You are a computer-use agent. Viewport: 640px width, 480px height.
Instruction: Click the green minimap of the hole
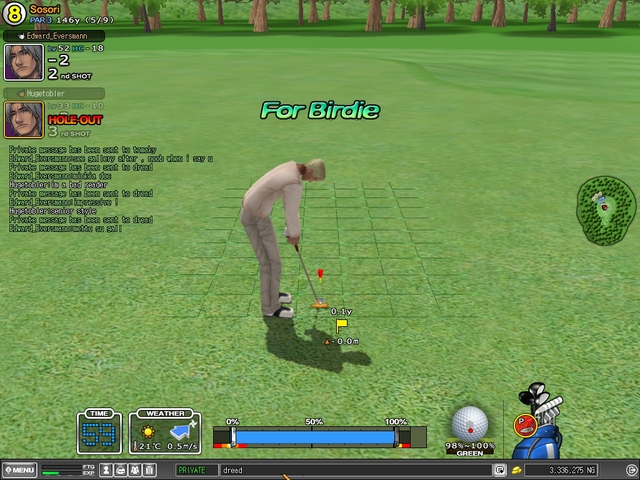coord(604,209)
